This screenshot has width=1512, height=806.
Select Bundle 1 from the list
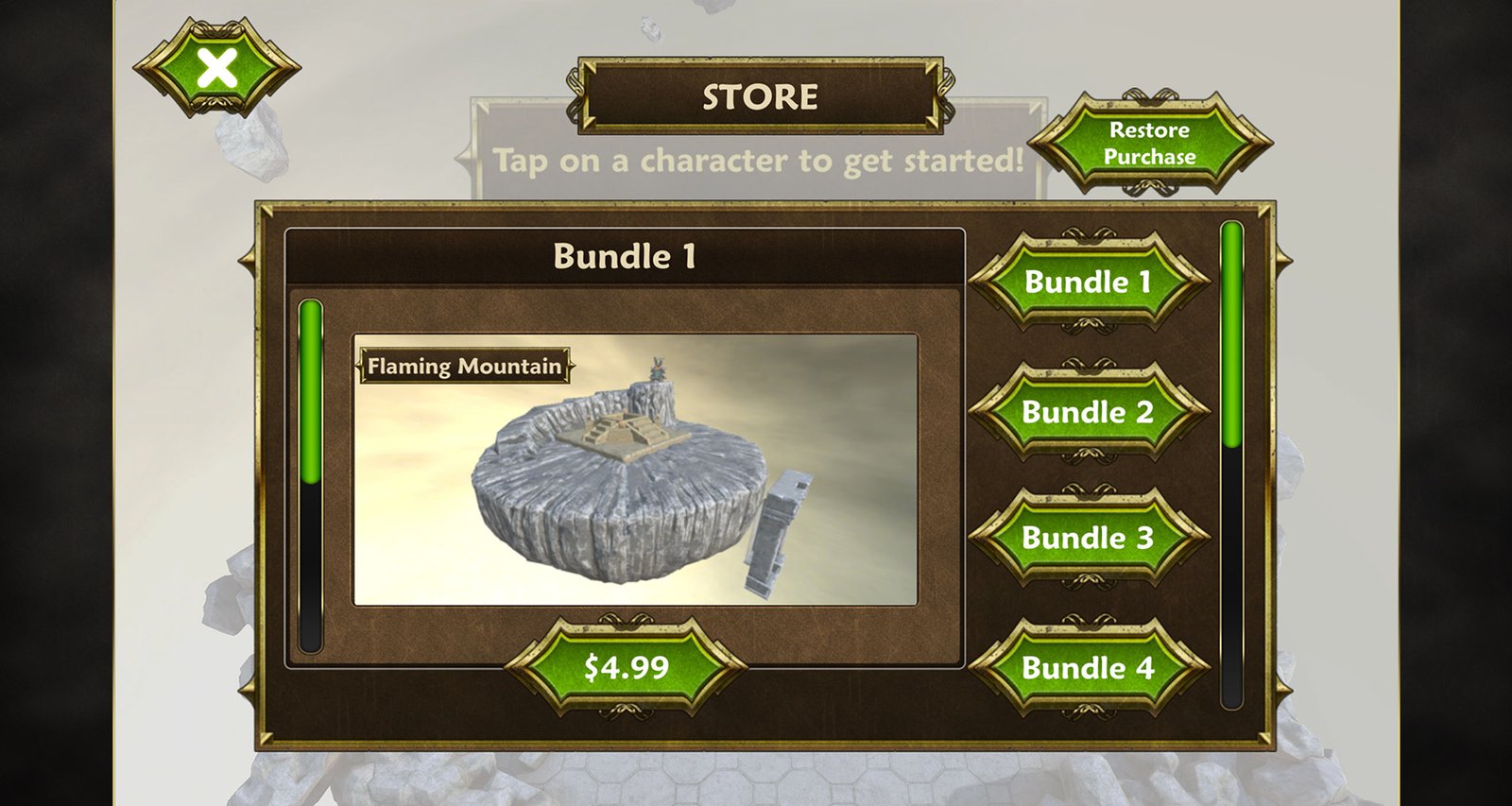tap(1088, 282)
